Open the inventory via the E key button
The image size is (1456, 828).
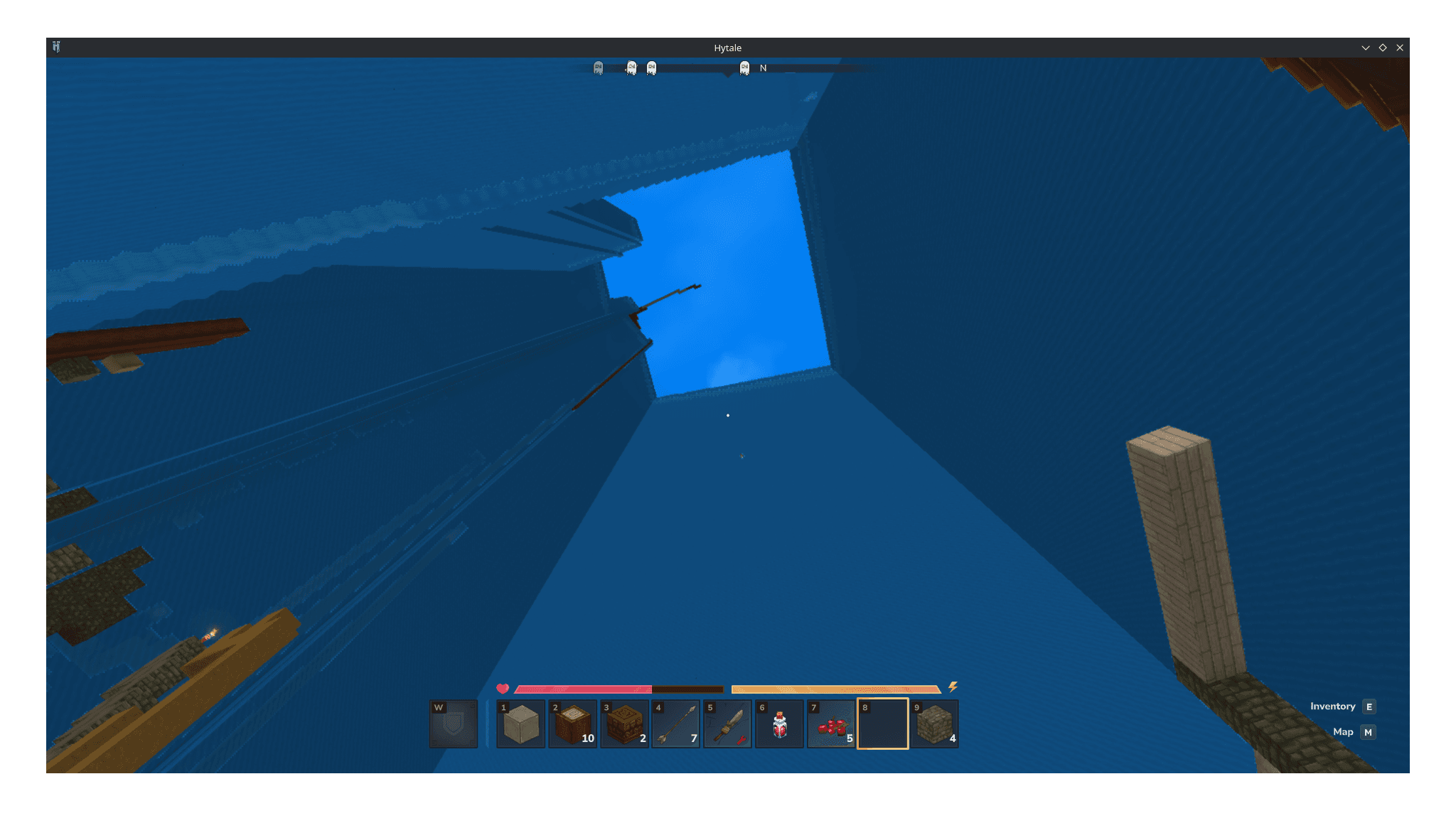tap(1369, 706)
